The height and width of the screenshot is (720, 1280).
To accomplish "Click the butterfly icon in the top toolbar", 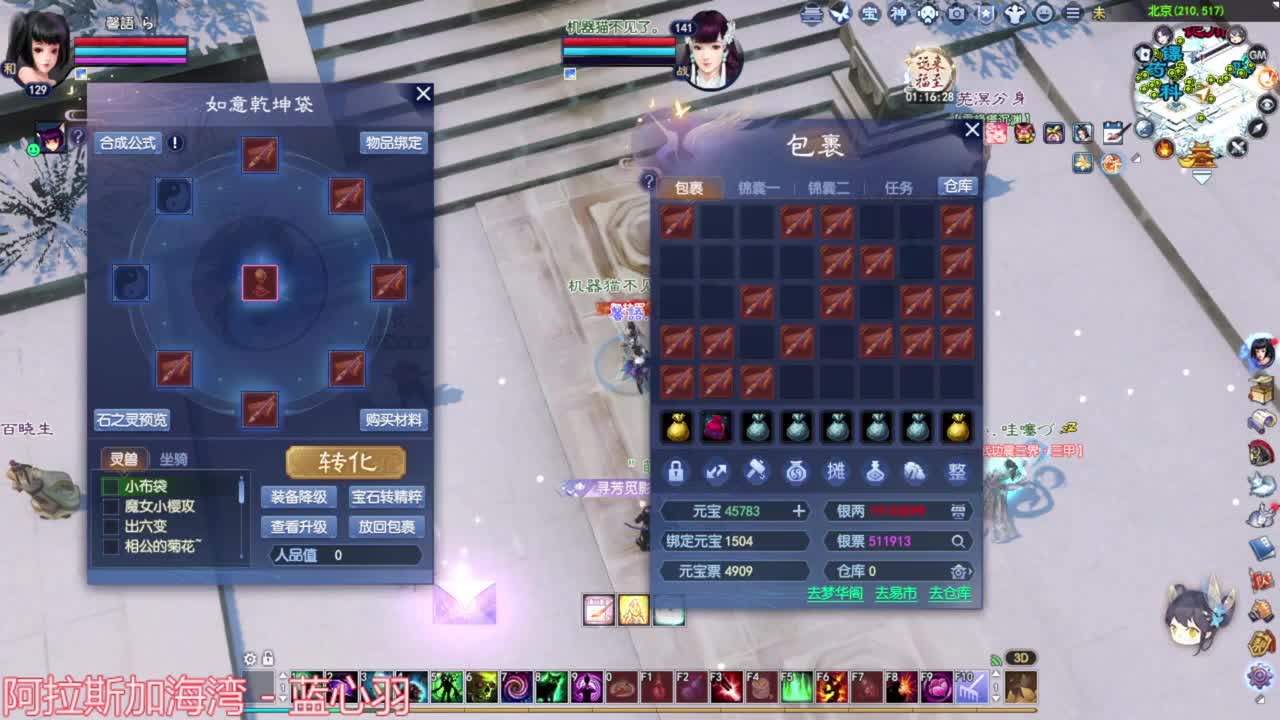I will (839, 12).
